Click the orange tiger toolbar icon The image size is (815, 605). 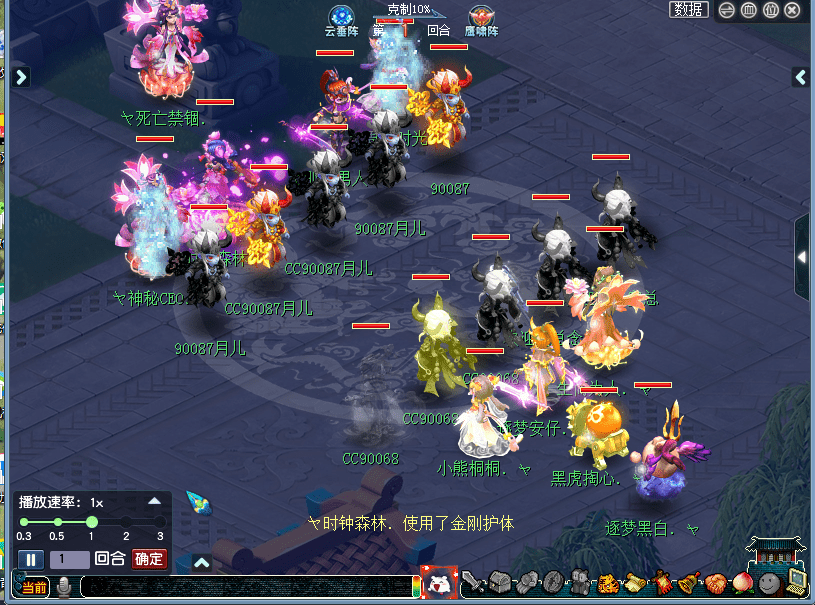point(609,582)
